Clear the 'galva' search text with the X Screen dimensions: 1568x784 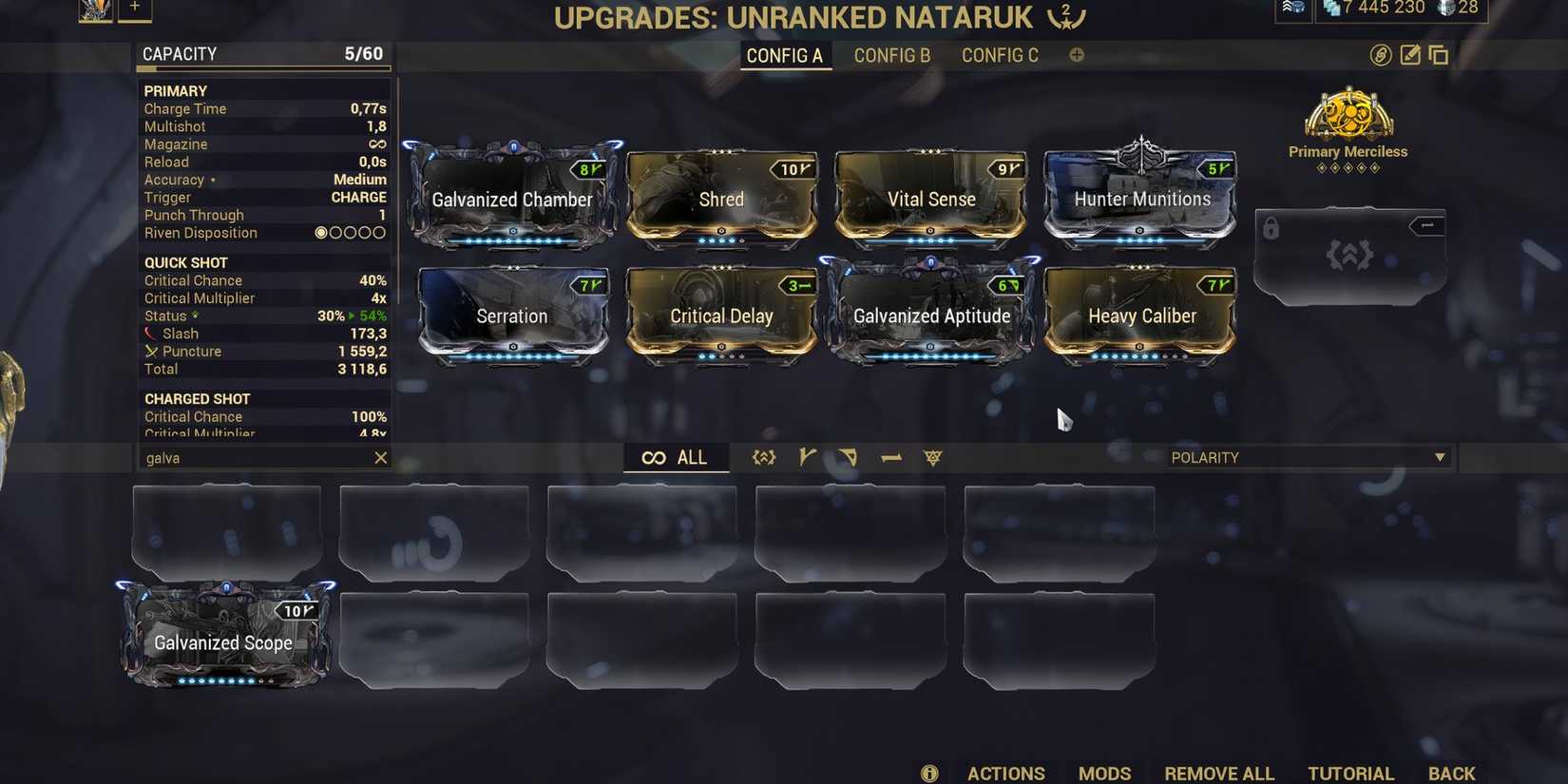[380, 457]
